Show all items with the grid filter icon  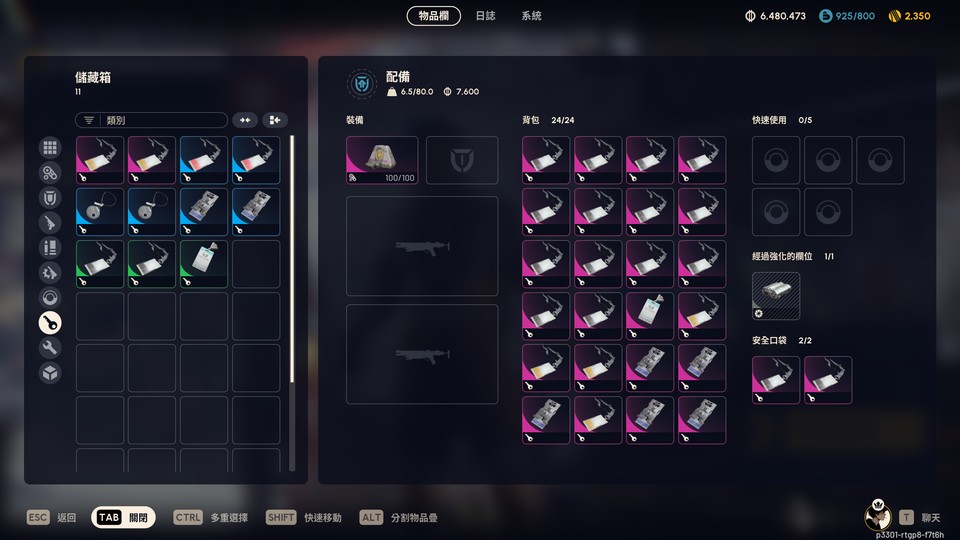click(x=50, y=148)
